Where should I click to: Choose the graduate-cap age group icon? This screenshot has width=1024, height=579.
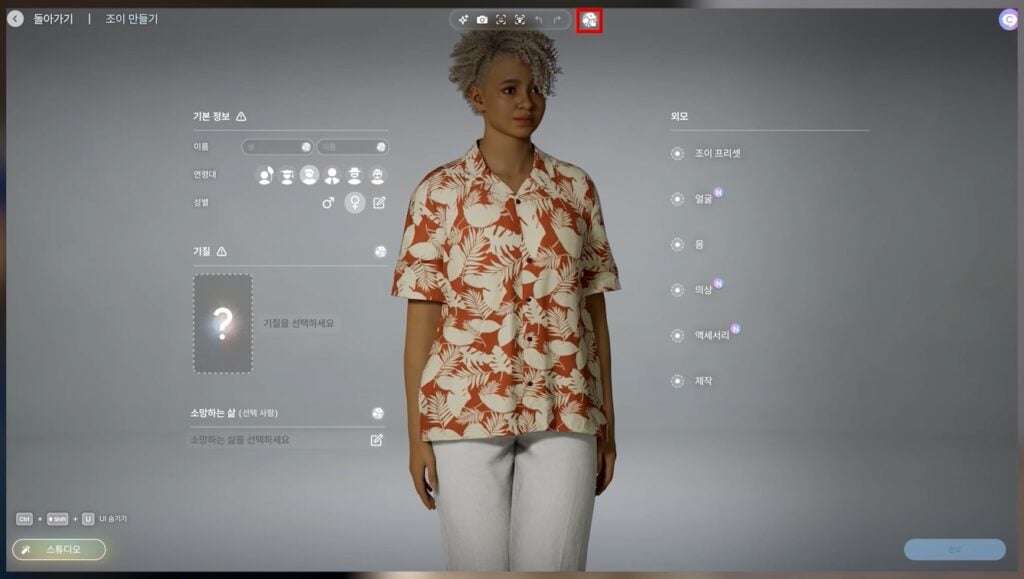287,175
